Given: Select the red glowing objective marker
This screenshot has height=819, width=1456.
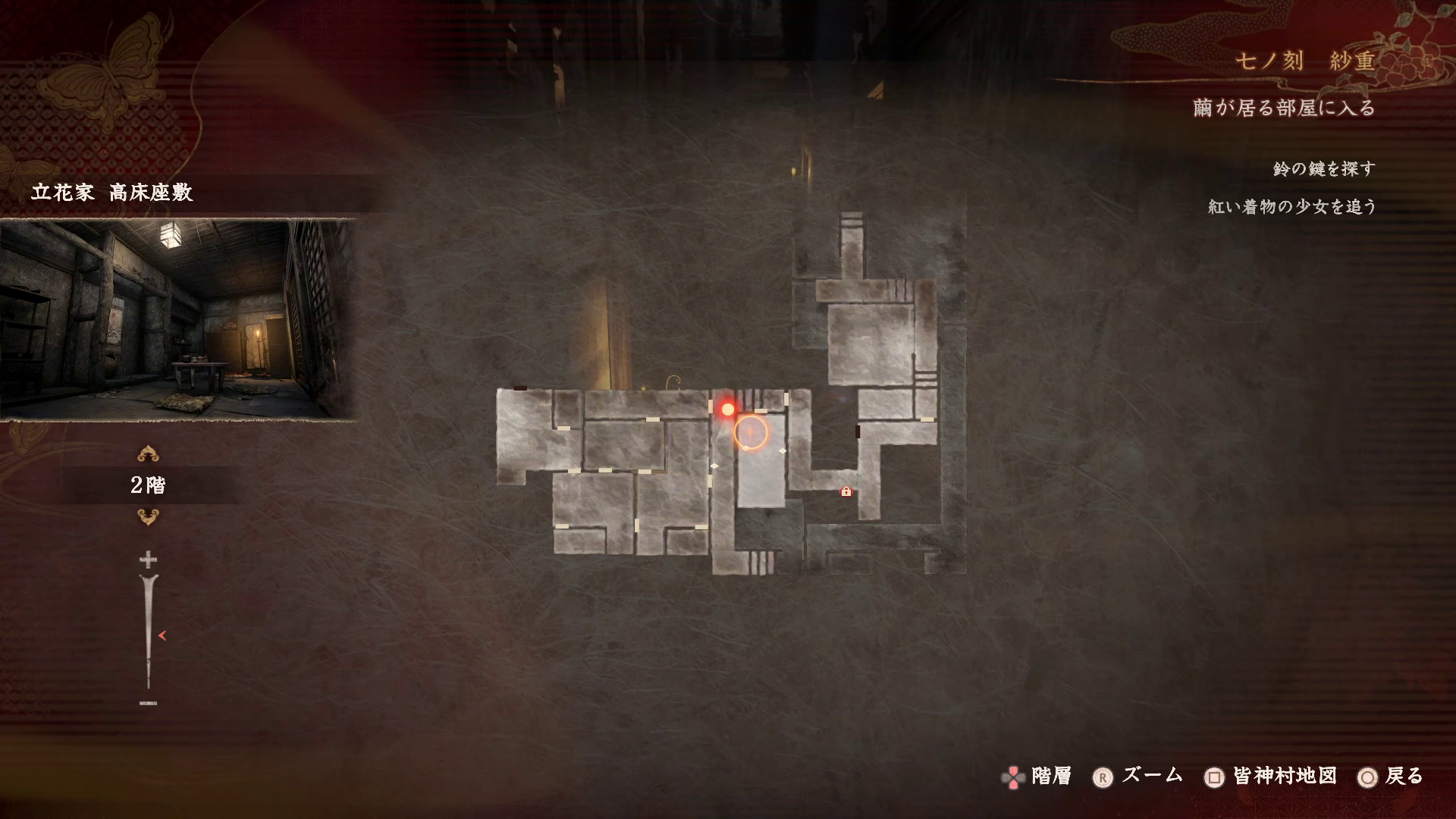Looking at the screenshot, I should pyautogui.click(x=728, y=409).
